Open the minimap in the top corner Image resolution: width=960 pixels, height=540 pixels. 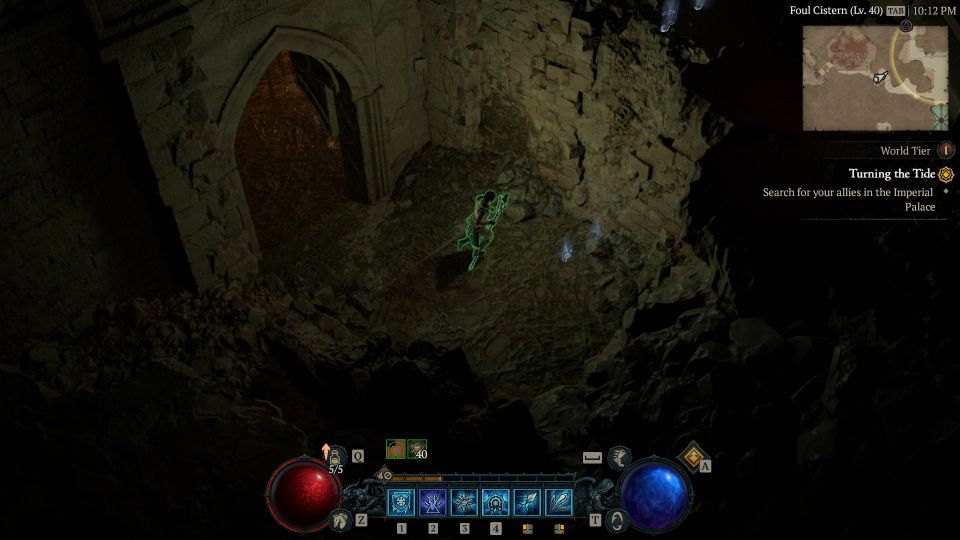pos(875,78)
